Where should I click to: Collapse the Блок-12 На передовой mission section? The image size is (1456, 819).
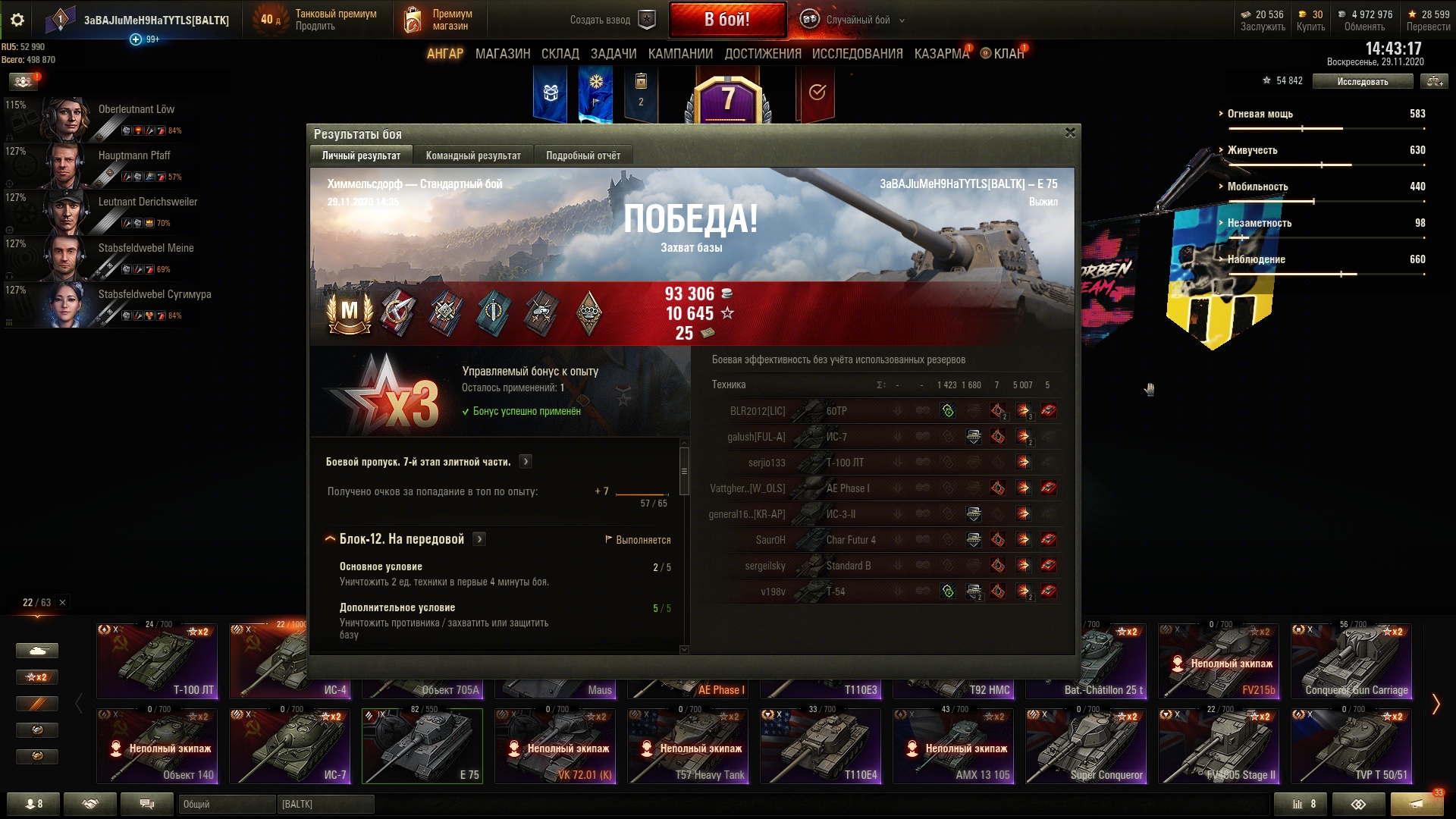coord(329,538)
